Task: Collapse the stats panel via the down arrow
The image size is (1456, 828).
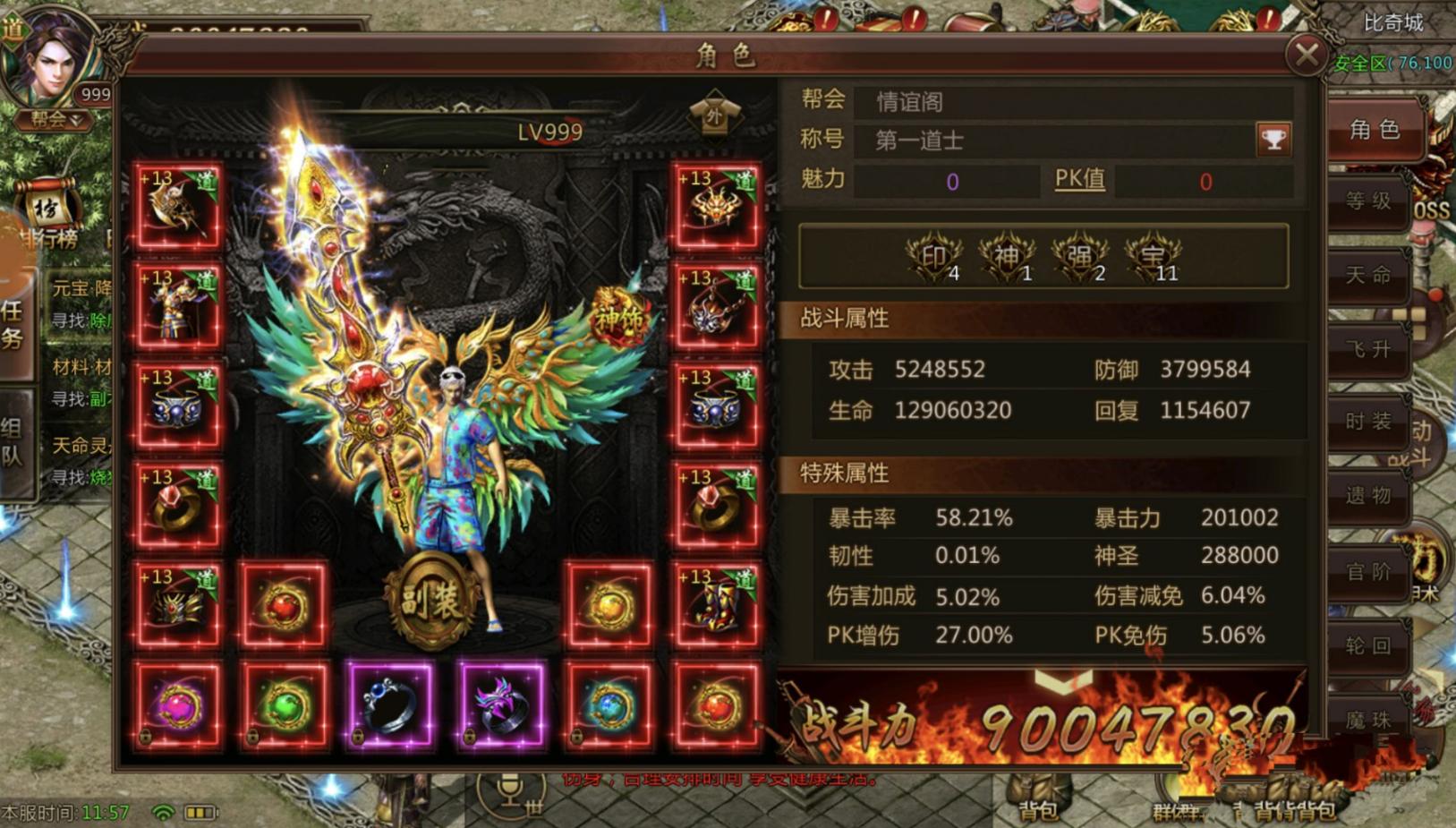Action: click(1063, 682)
